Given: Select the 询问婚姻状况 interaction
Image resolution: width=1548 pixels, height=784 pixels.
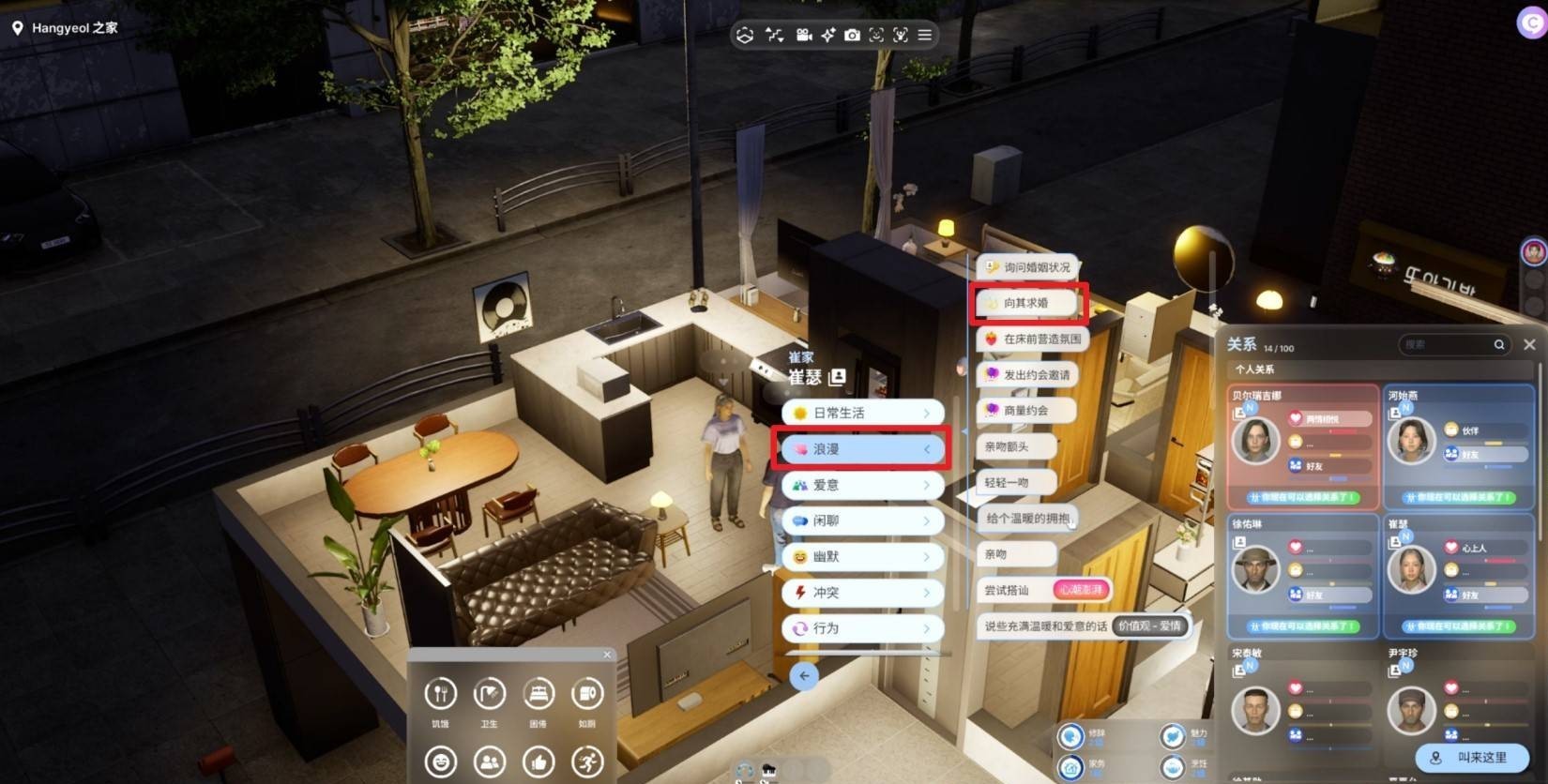Looking at the screenshot, I should tap(1026, 267).
